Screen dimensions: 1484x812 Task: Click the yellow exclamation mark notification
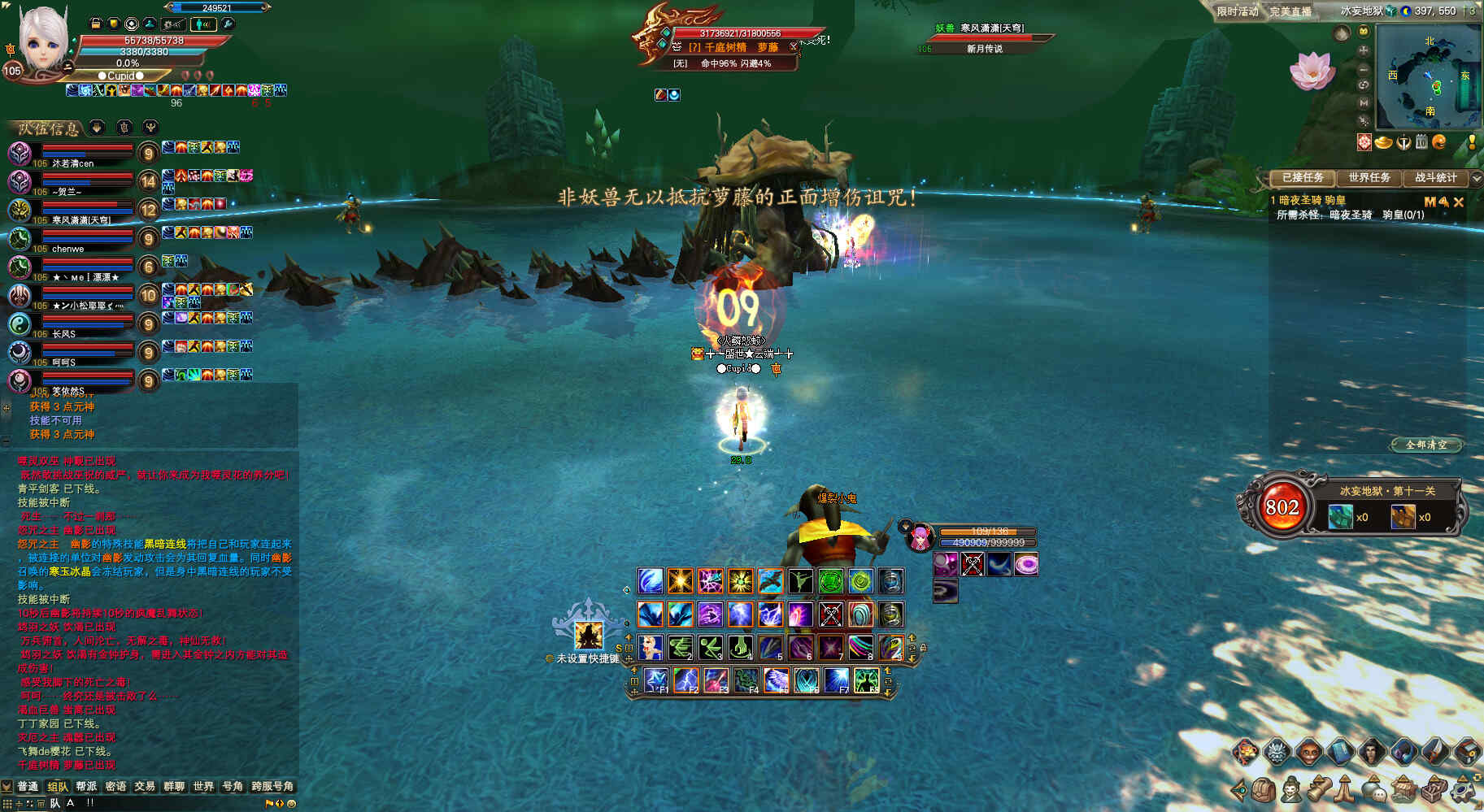coord(1472,142)
